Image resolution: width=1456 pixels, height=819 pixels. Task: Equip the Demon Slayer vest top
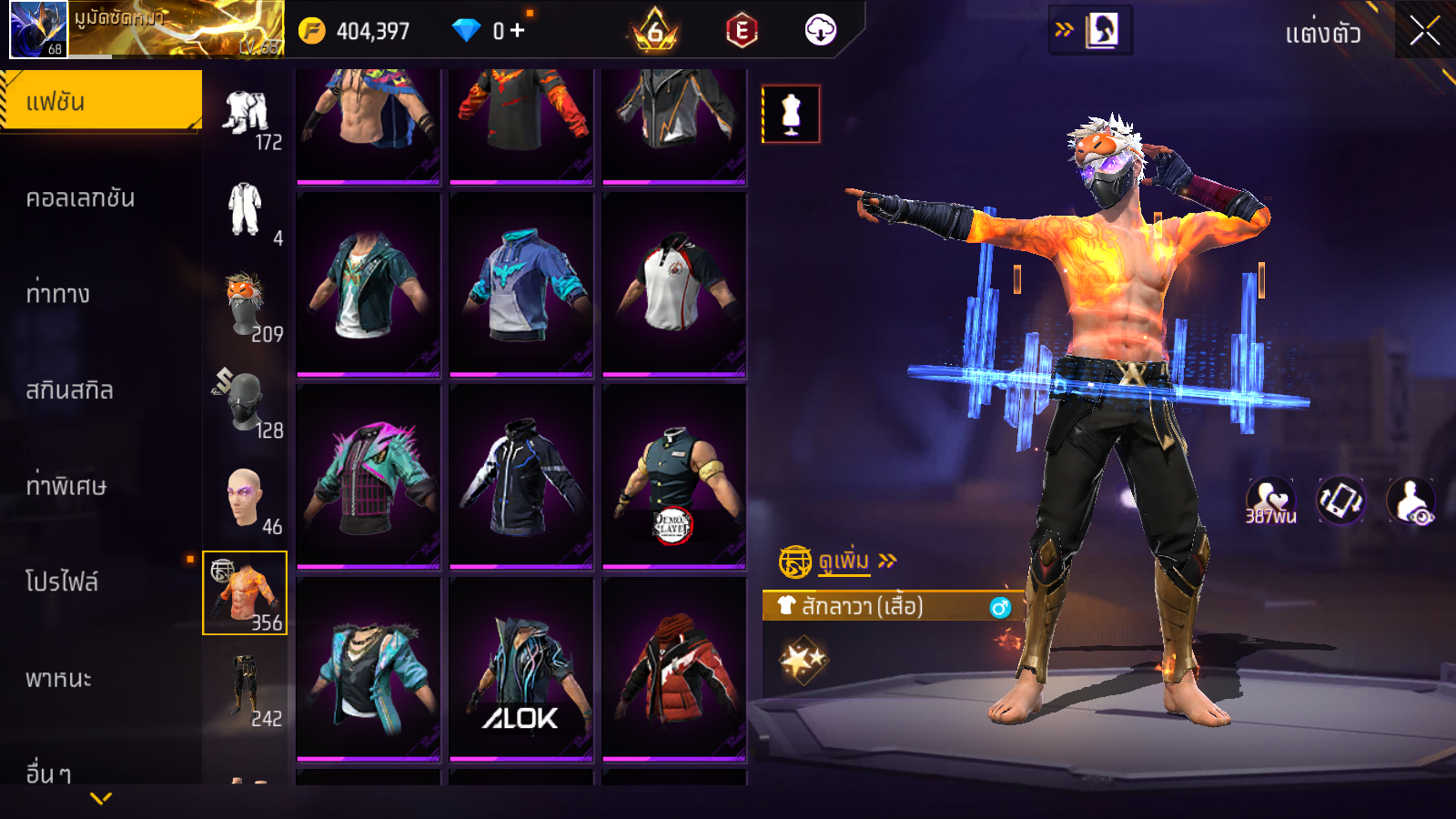point(673,478)
